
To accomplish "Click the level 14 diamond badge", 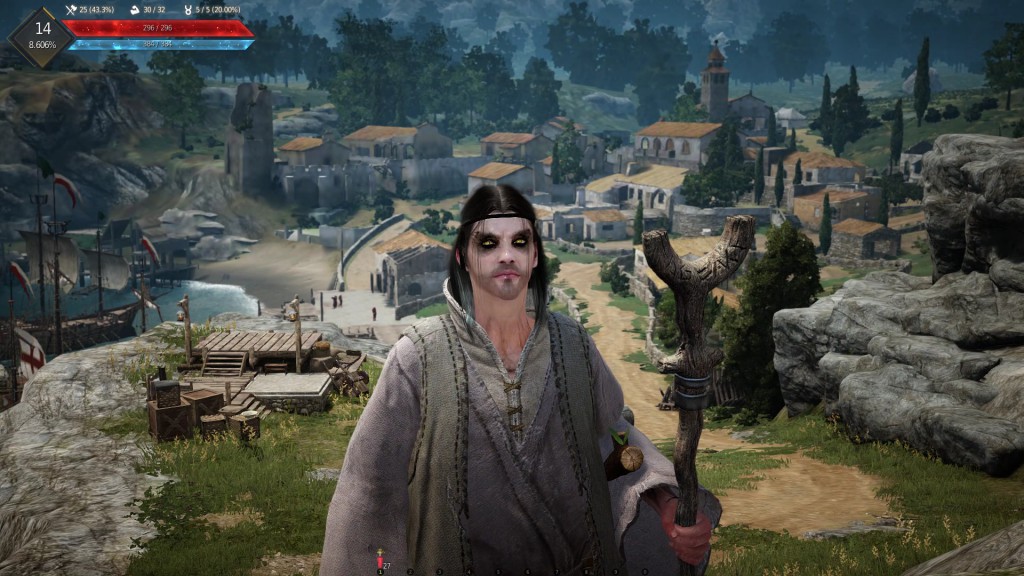I will (41, 36).
